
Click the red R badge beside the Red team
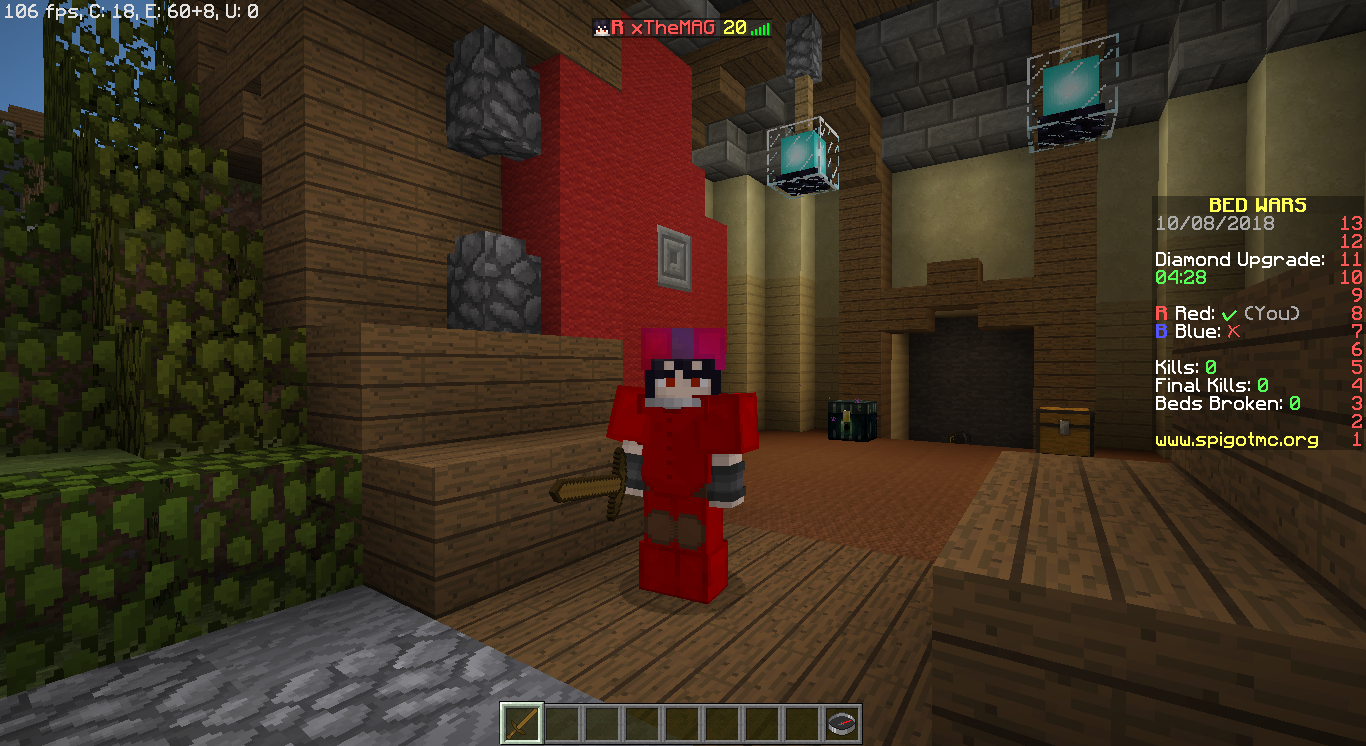(x=1160, y=312)
